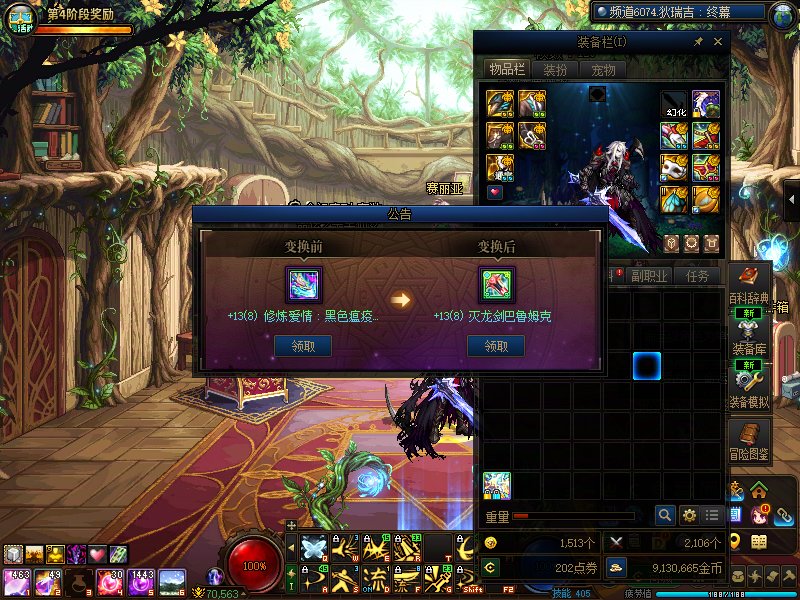Open the 副职业 (sub-profession) inventory tab
The width and height of the screenshot is (800, 600).
pyautogui.click(x=648, y=276)
